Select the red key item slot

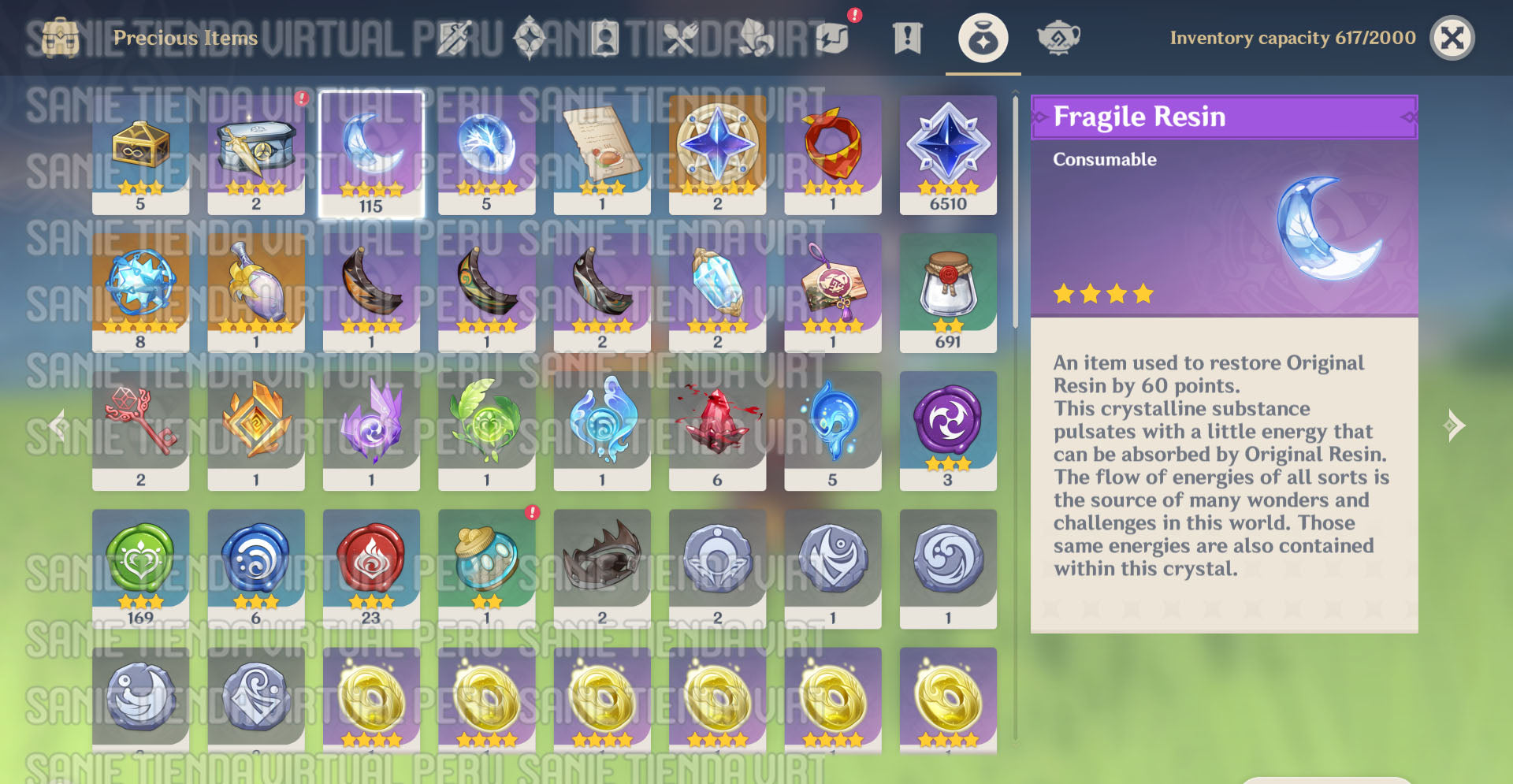pos(140,430)
